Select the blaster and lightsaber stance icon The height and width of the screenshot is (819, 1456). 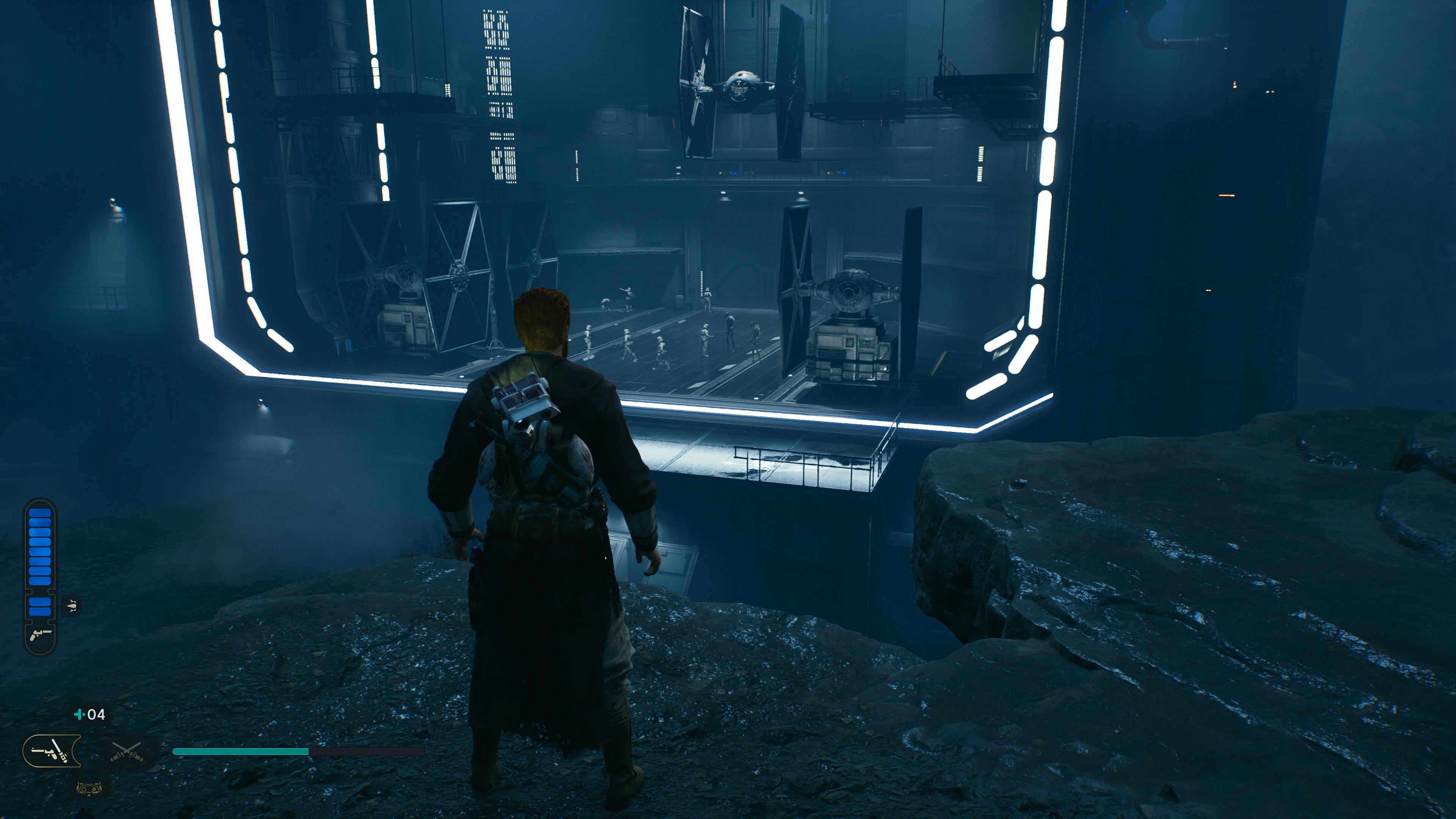coord(51,751)
